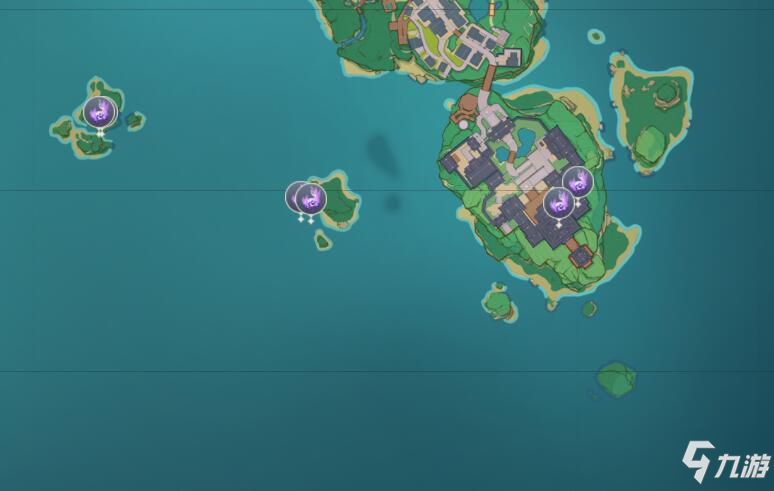The height and width of the screenshot is (491, 774).
Task: Select the upper purple marker on the town island
Action: tap(577, 181)
